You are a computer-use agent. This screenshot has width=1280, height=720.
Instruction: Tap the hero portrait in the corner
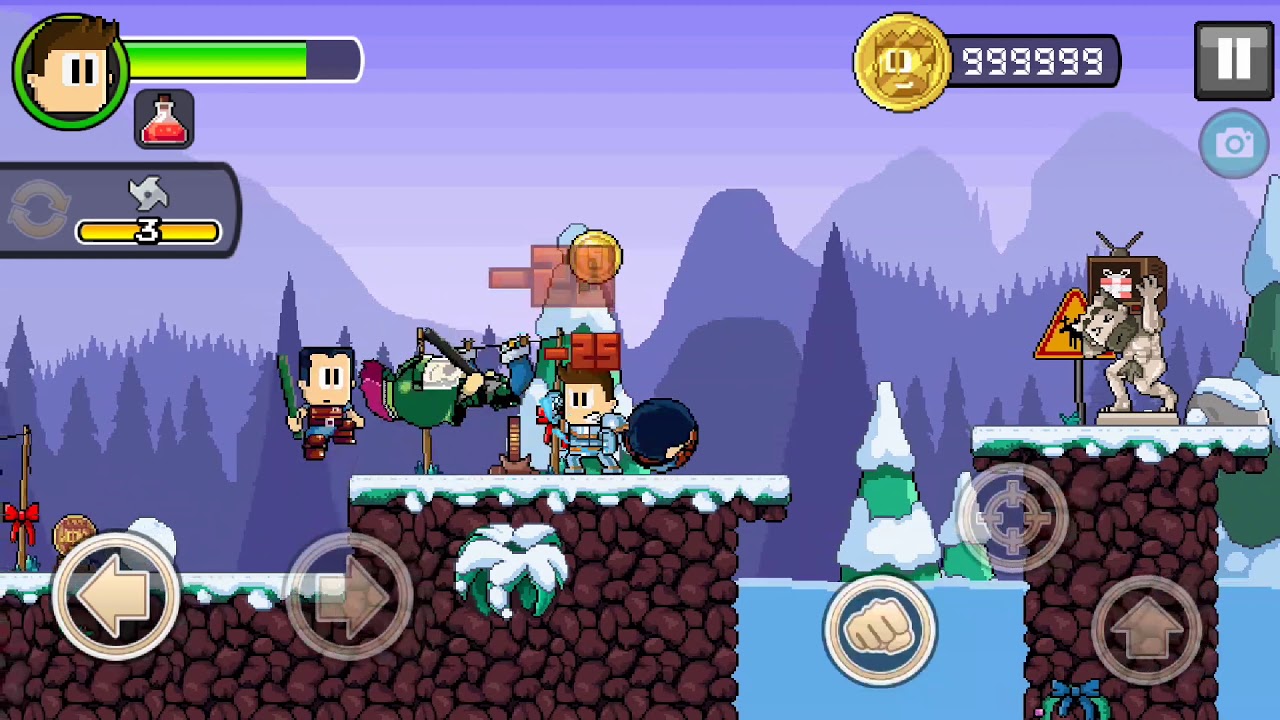70,70
